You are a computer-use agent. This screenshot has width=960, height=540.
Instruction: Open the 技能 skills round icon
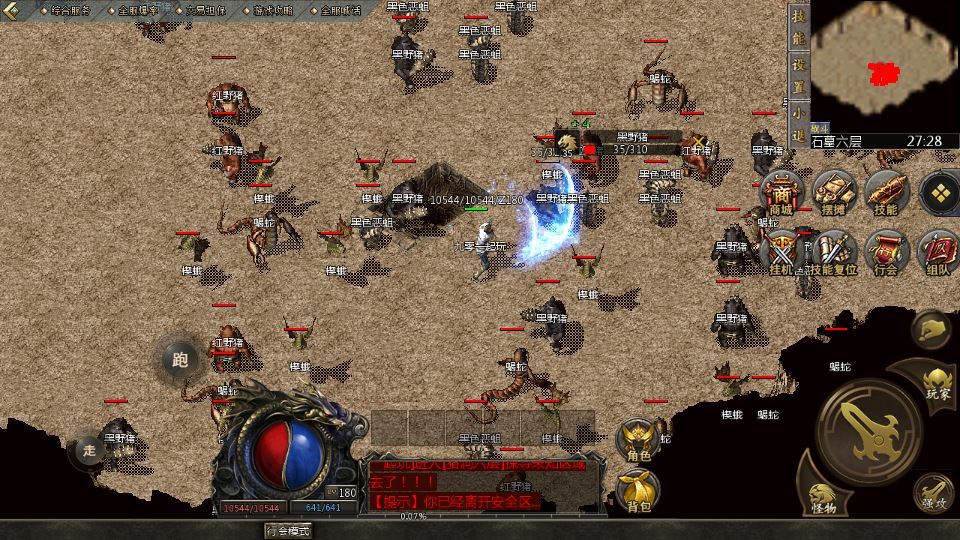click(885, 194)
